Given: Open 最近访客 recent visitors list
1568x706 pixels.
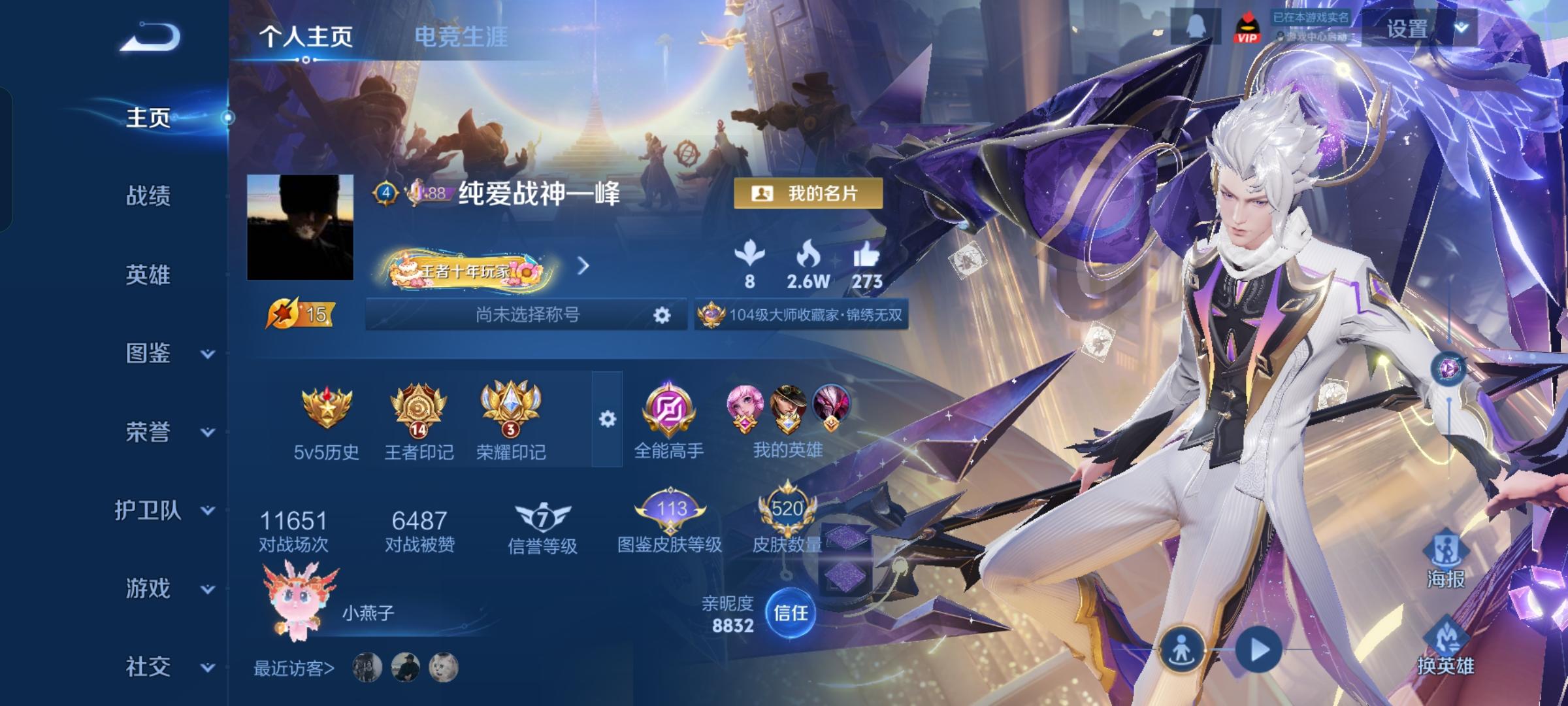Looking at the screenshot, I should coord(295,668).
